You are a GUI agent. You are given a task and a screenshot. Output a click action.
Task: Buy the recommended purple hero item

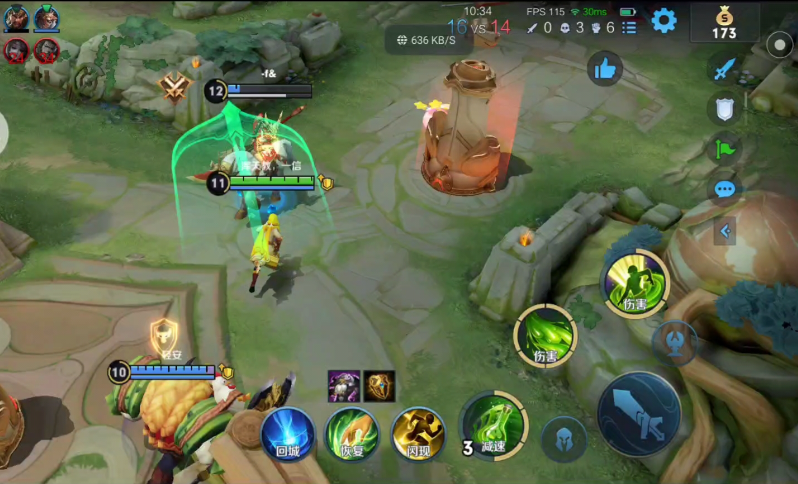click(x=343, y=386)
